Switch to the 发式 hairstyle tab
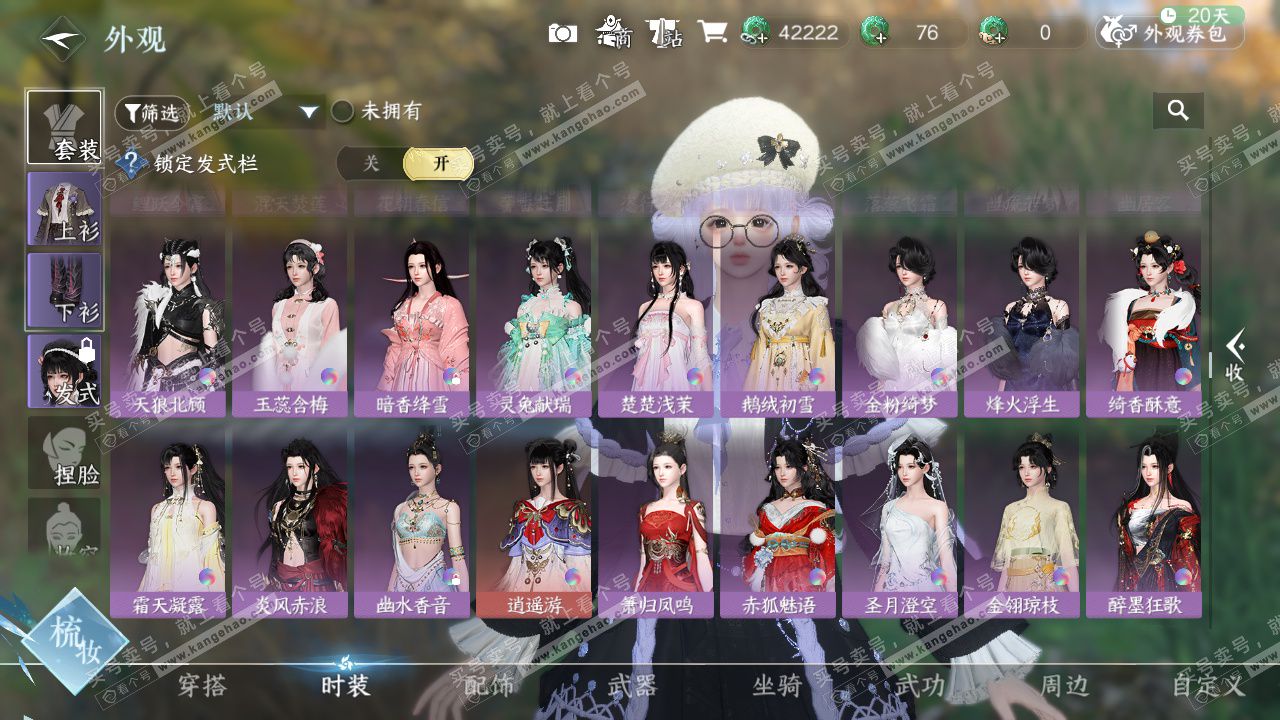The image size is (1280, 720). pyautogui.click(x=64, y=371)
